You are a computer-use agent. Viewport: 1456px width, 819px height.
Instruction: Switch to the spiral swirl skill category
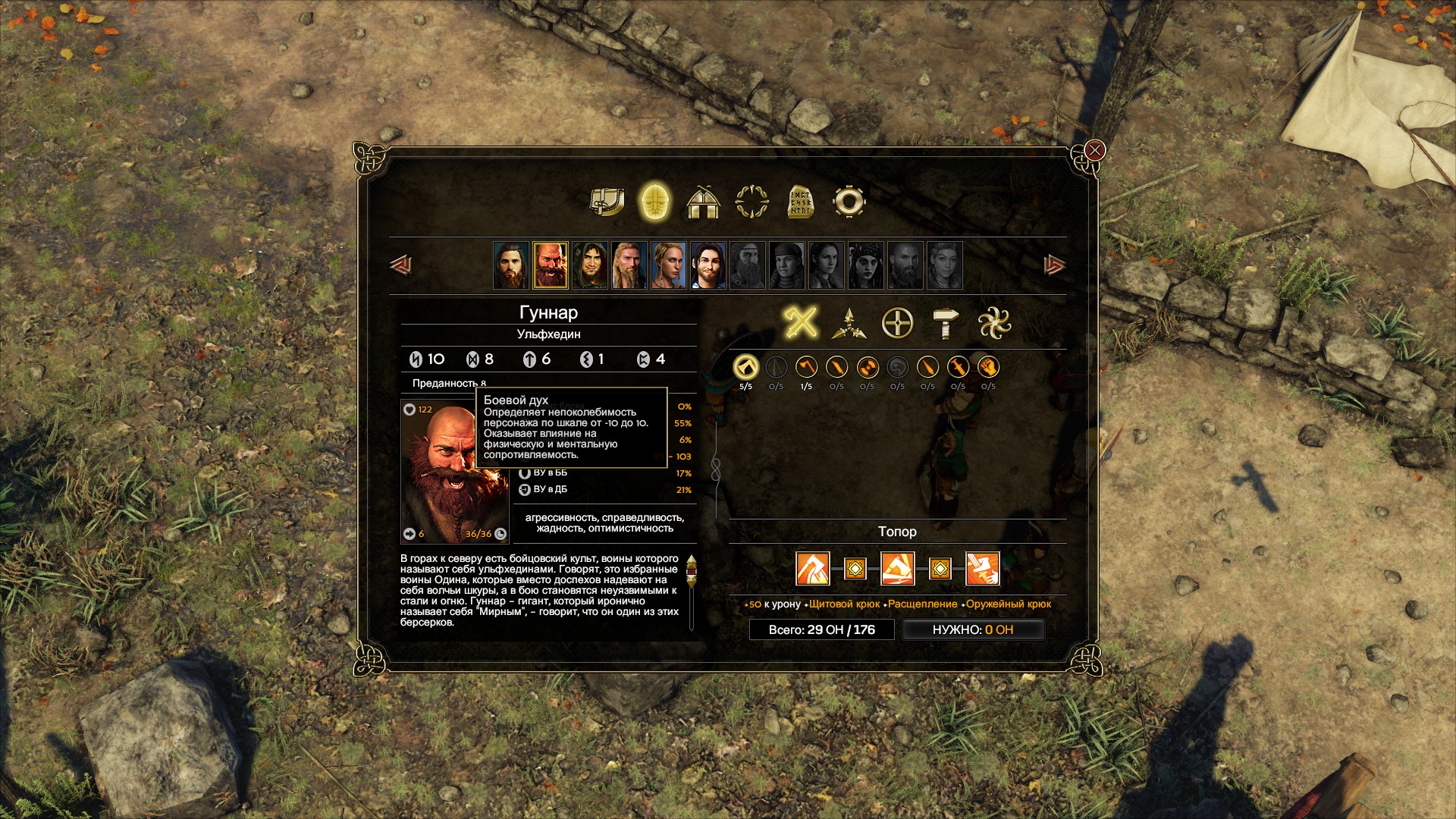(994, 324)
